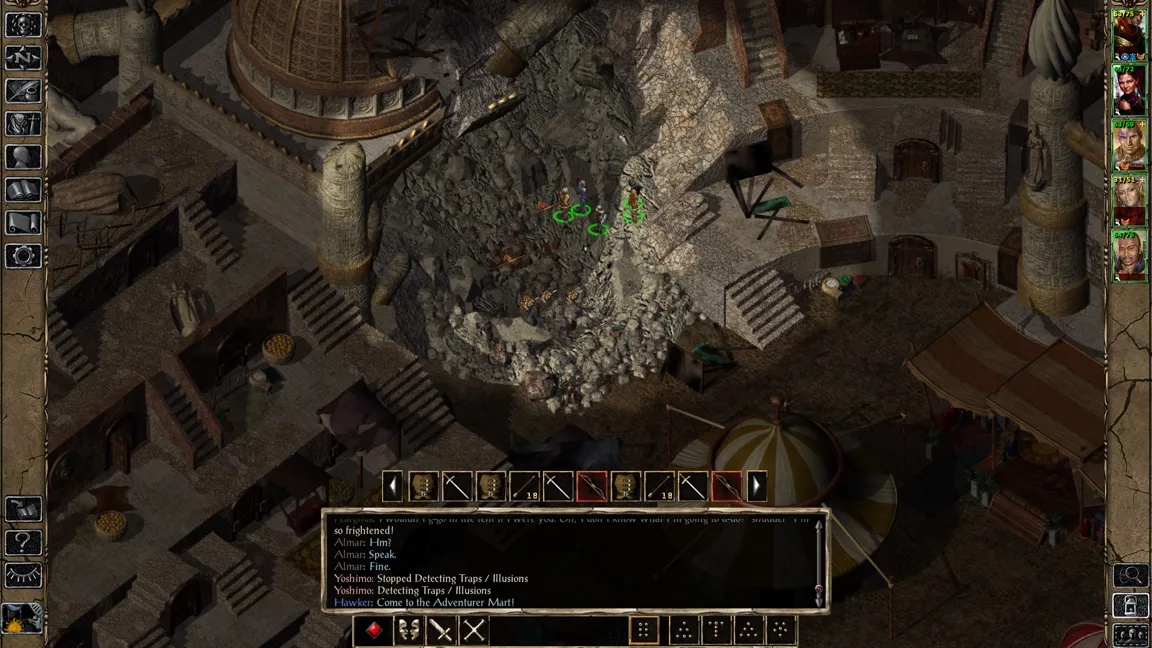Open the area map with the compass icon
Viewport: 1152px width, 648px height.
[23, 57]
